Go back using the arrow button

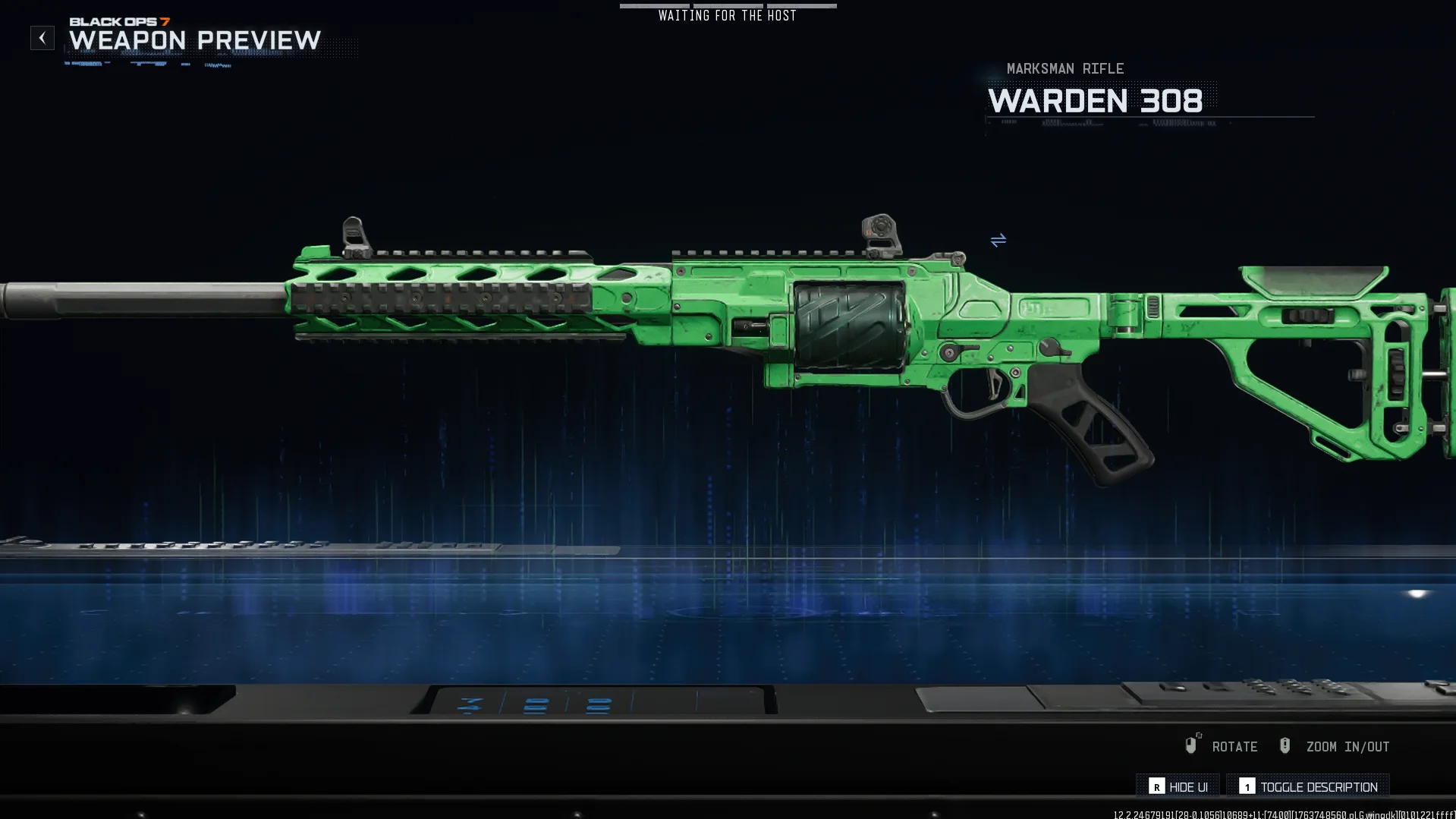(x=42, y=38)
